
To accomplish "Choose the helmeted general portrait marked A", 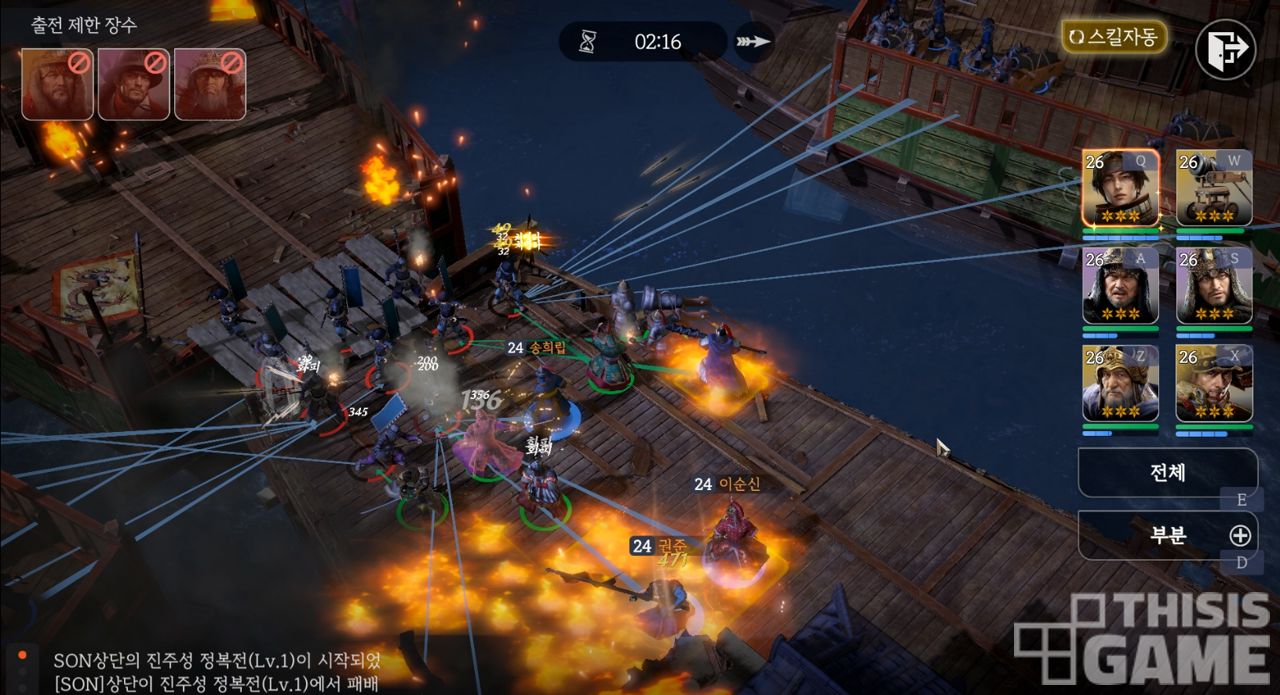I will click(x=1120, y=285).
